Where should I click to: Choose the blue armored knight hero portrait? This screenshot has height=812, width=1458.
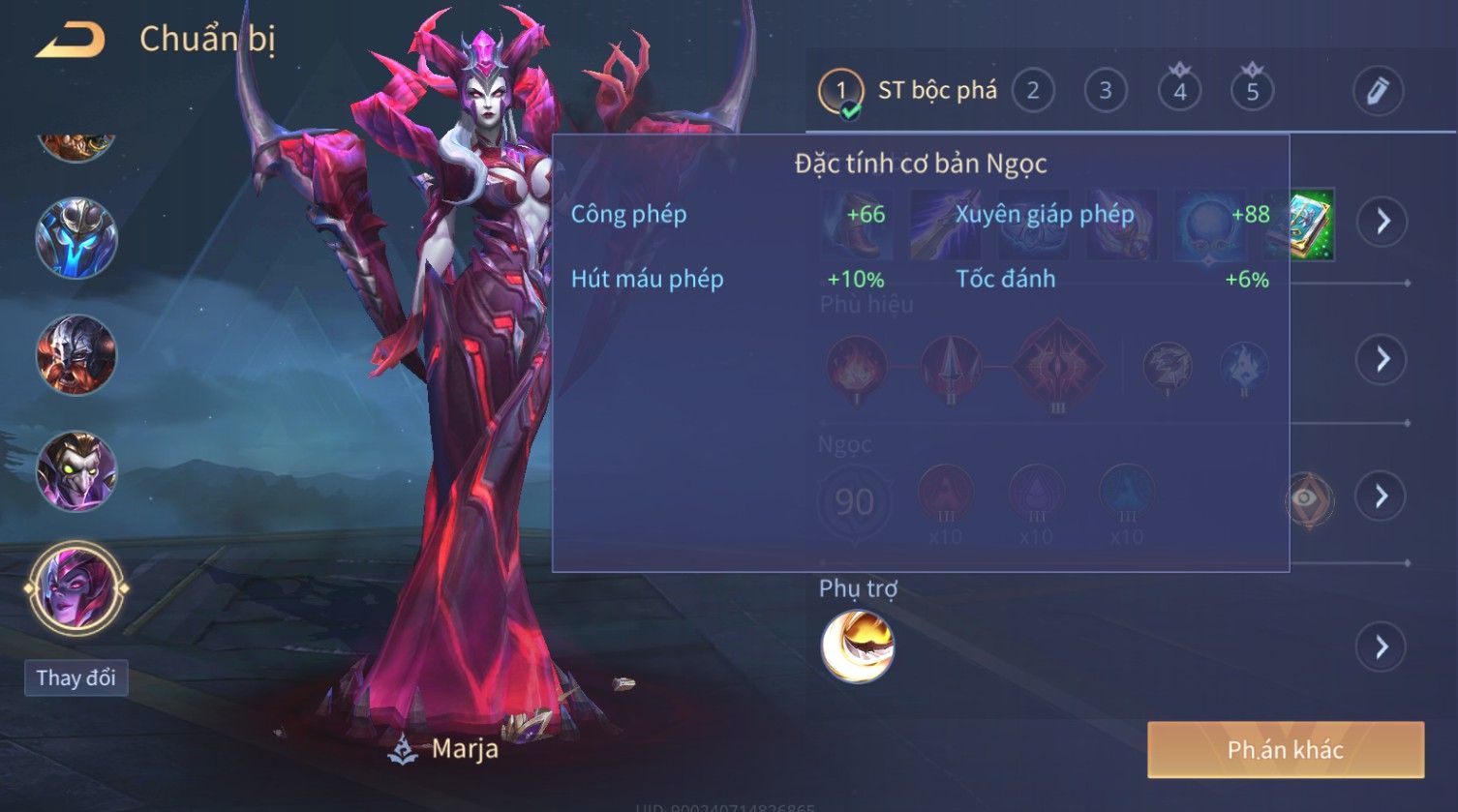coord(76,238)
